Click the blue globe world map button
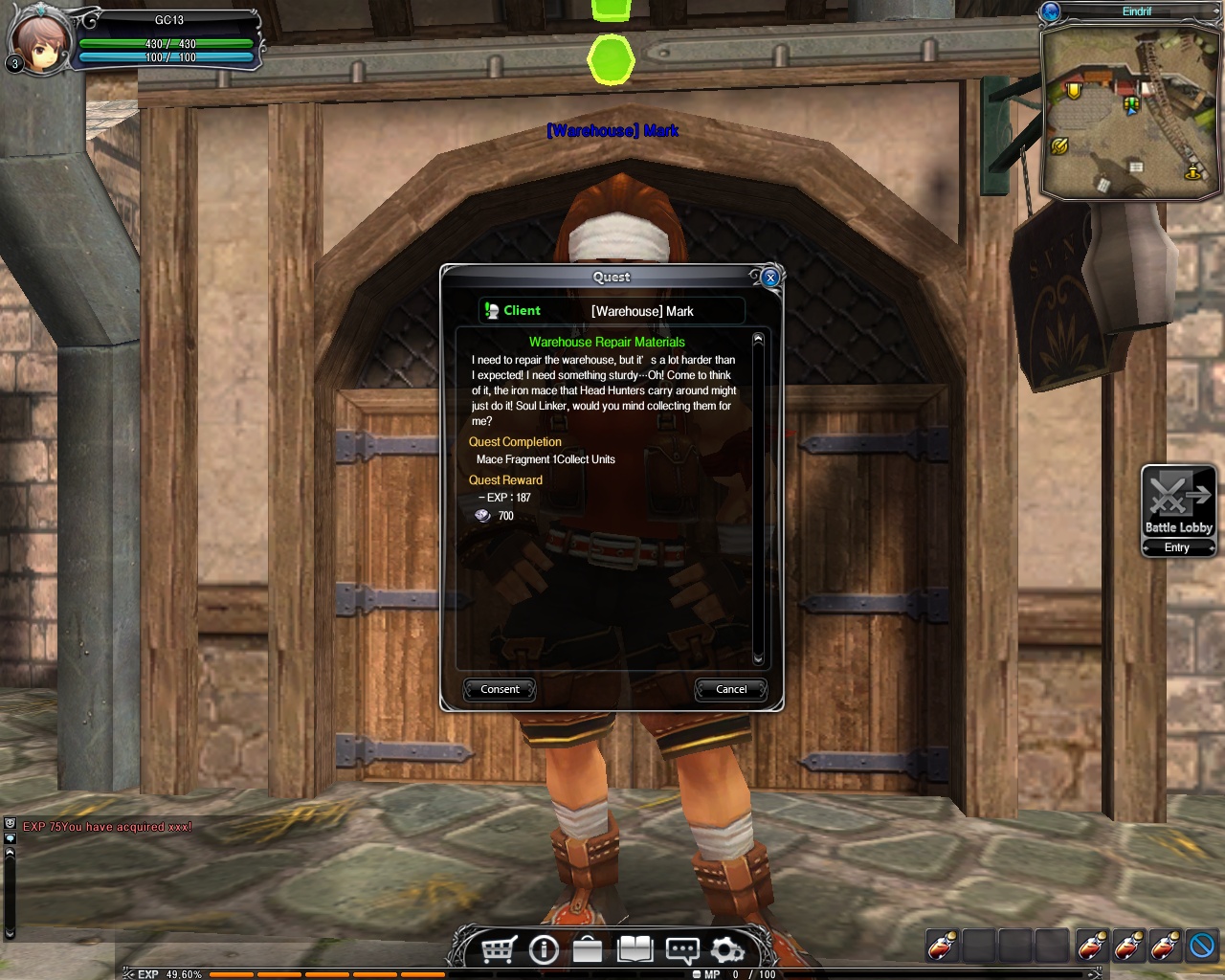 pyautogui.click(x=1051, y=11)
